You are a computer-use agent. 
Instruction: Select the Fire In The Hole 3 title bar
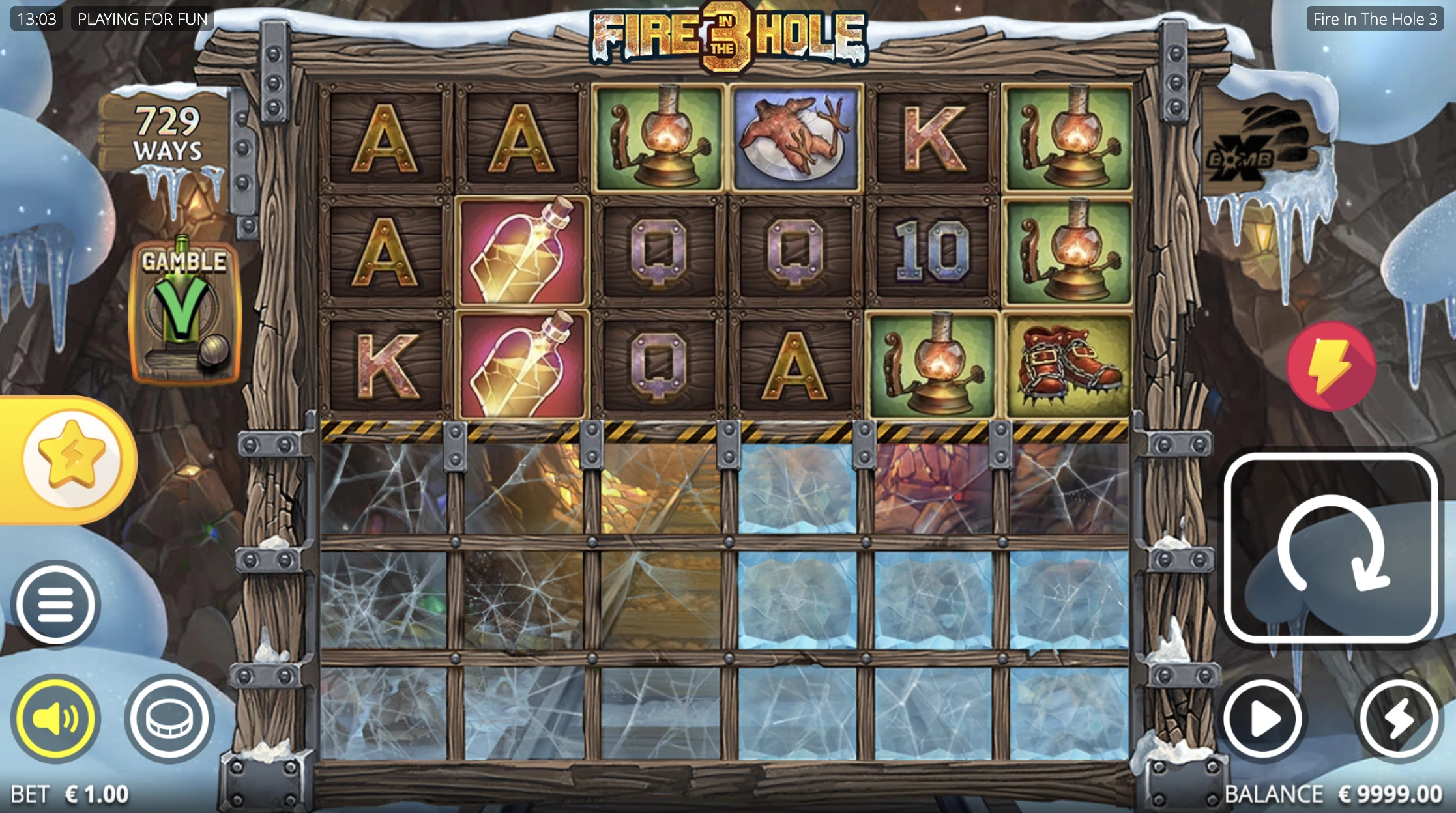[1375, 19]
